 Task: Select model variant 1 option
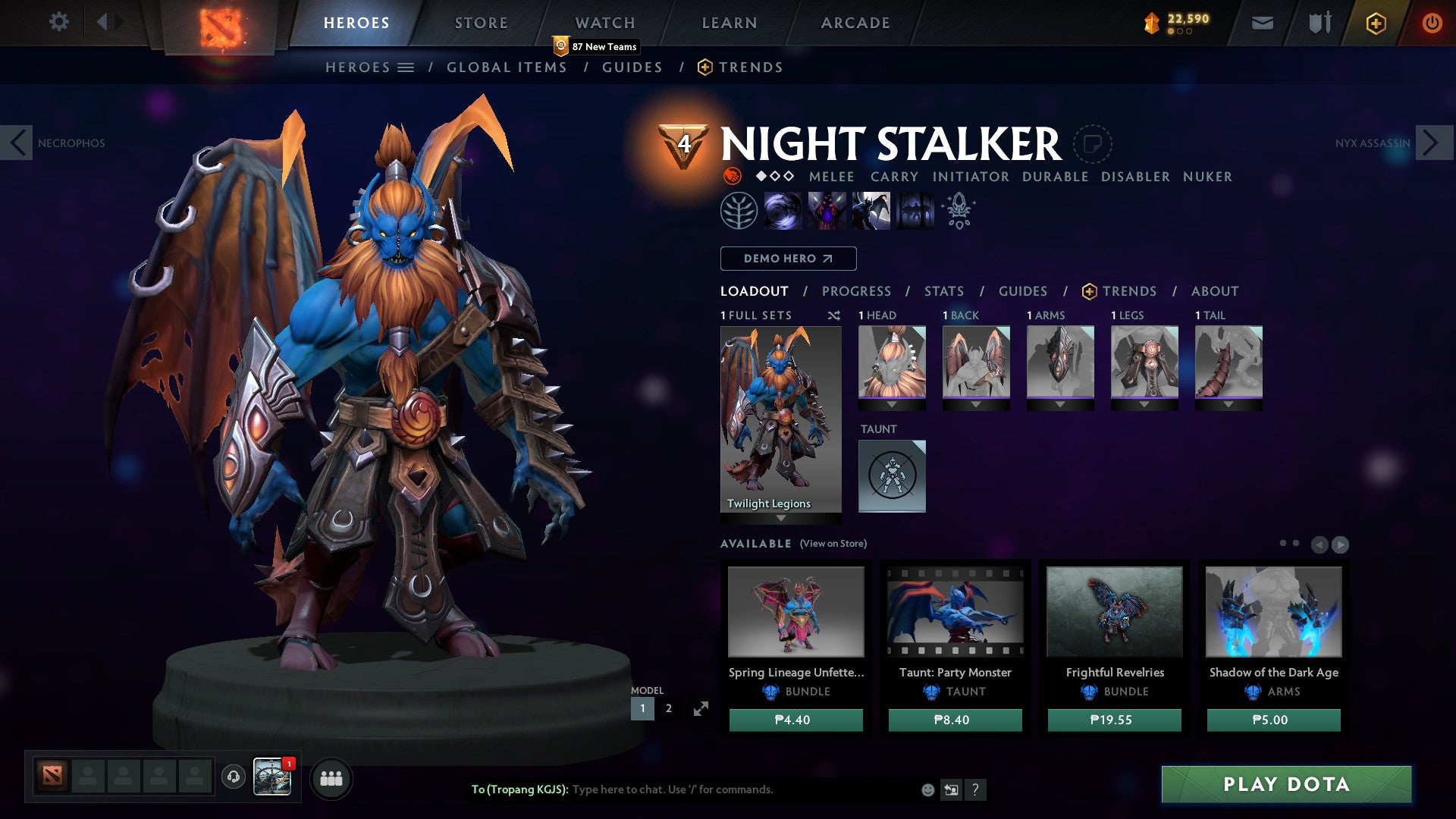pyautogui.click(x=642, y=708)
